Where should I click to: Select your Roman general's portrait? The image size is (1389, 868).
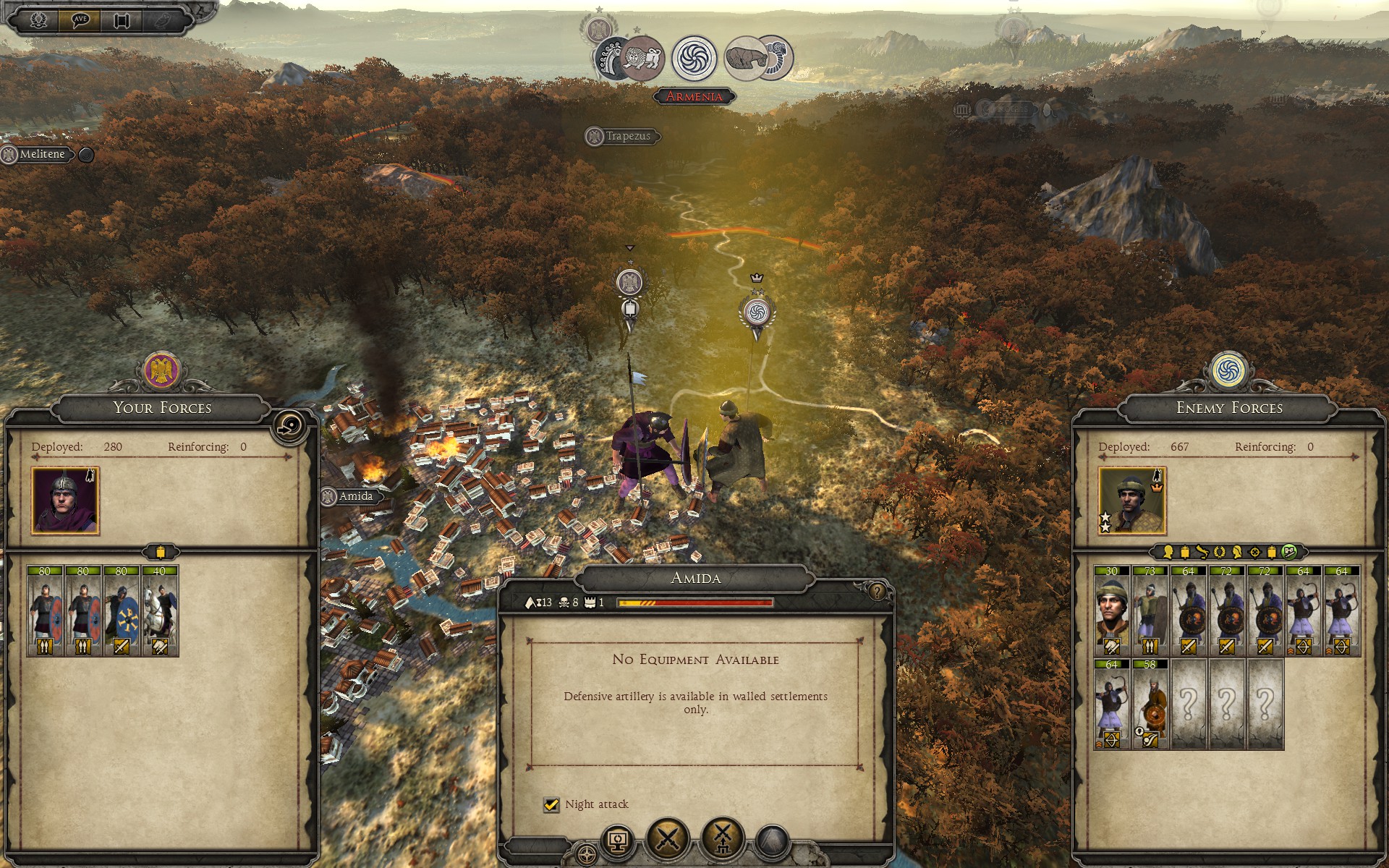tap(65, 501)
